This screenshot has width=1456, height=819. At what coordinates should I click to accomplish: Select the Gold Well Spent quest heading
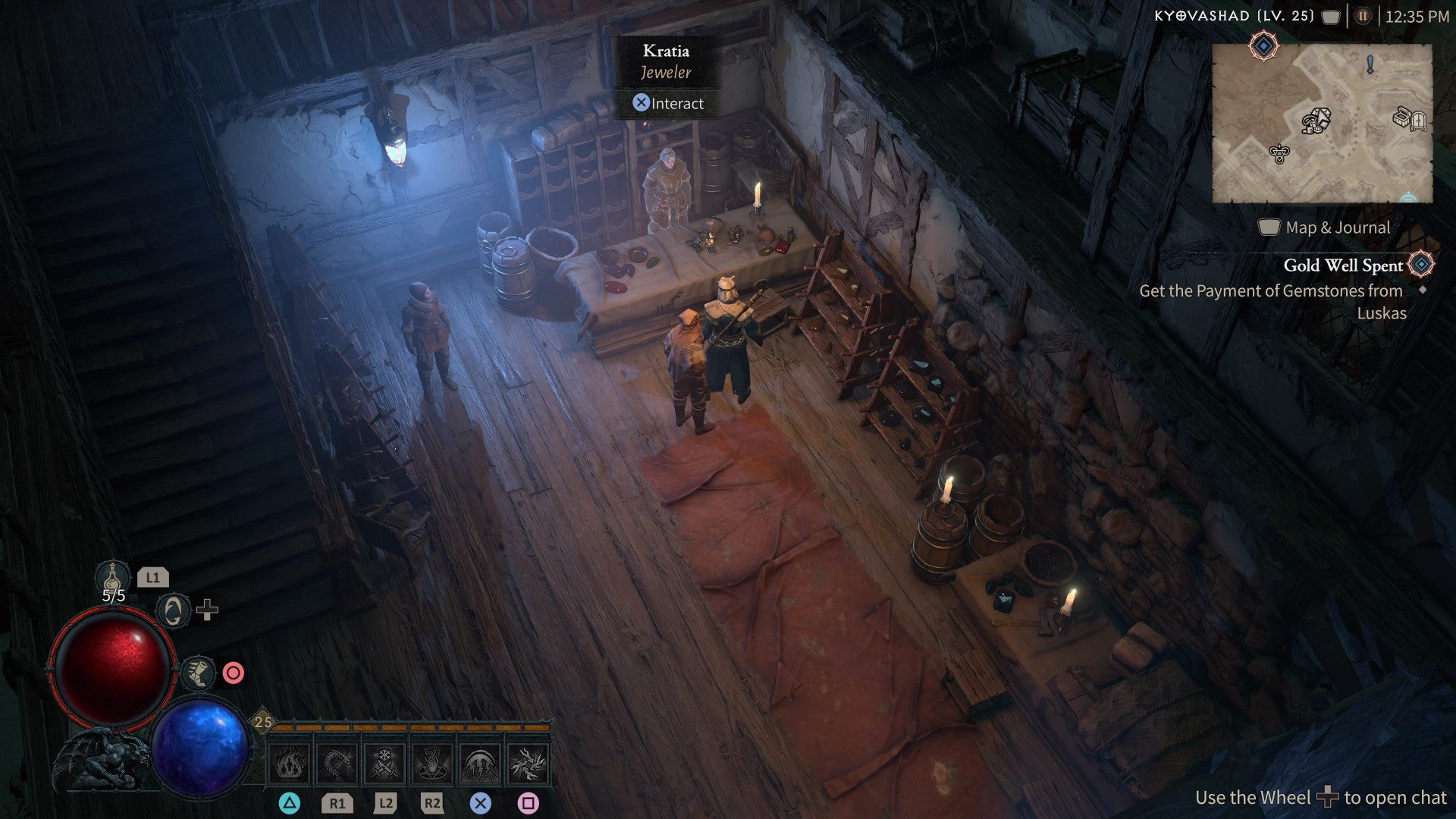click(1342, 265)
